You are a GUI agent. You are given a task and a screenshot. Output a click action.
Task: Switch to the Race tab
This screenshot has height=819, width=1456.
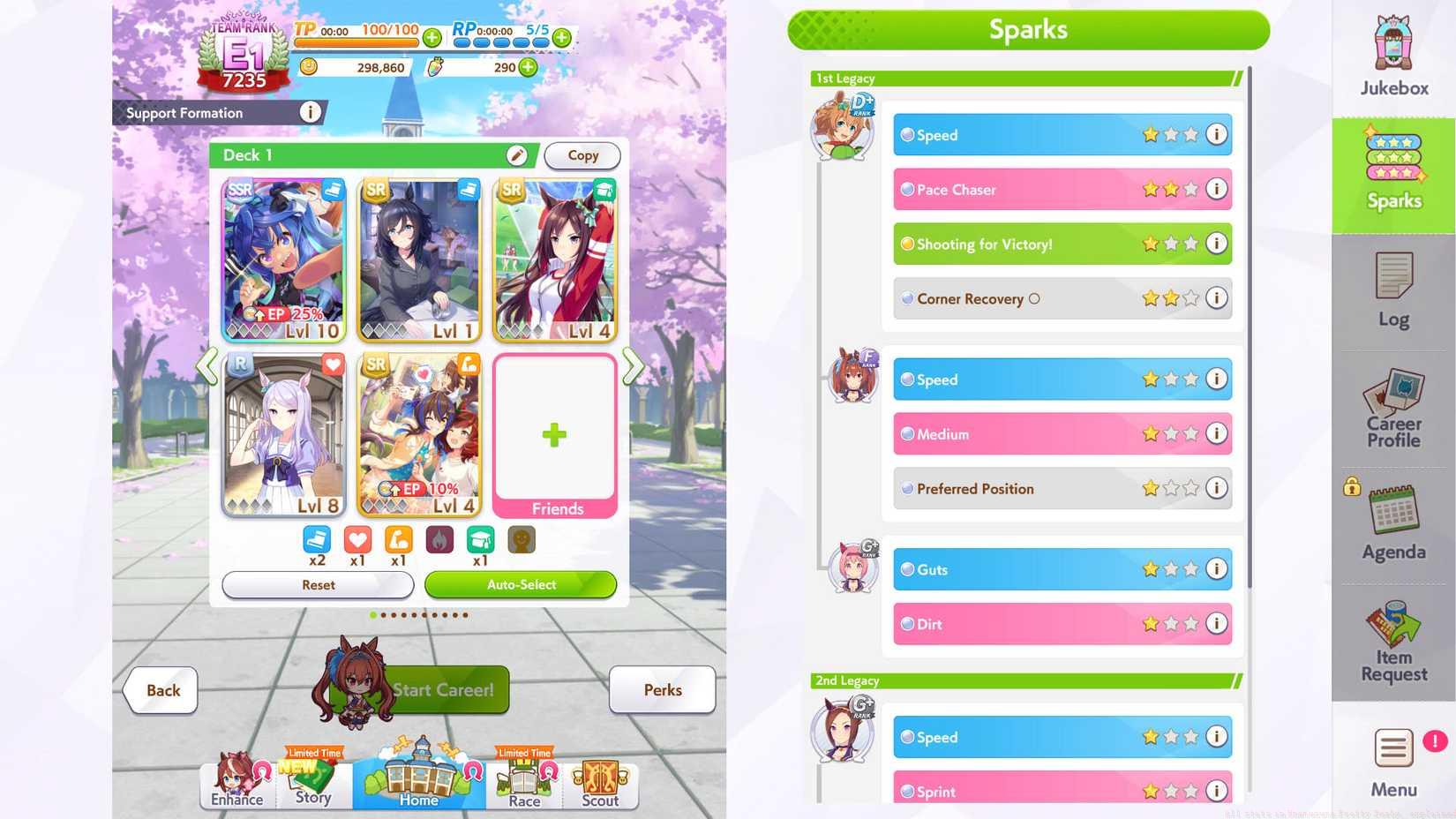523,781
